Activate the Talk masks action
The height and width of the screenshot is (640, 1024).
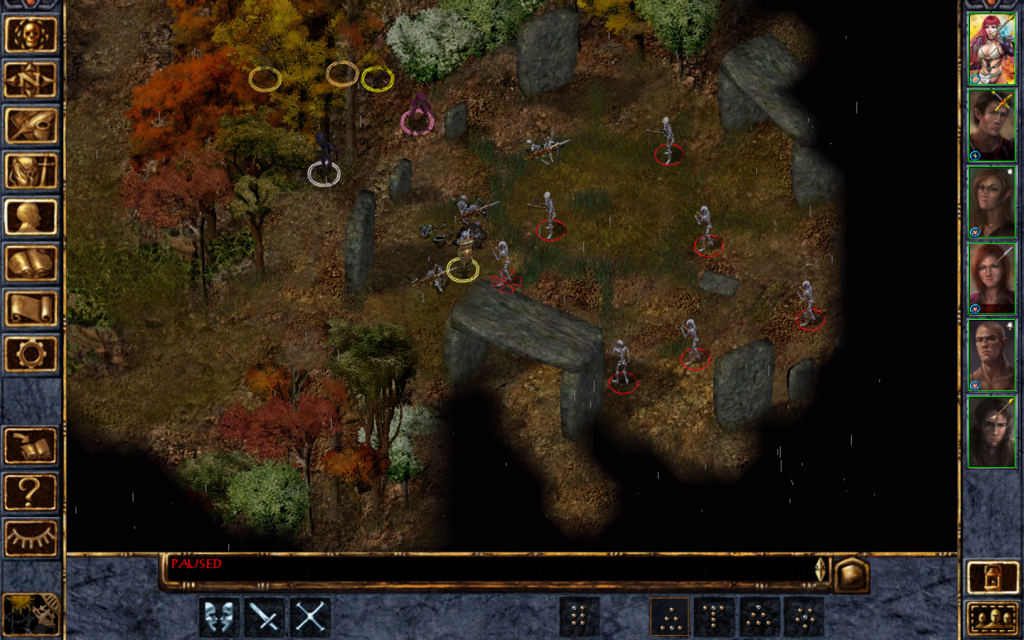(219, 617)
